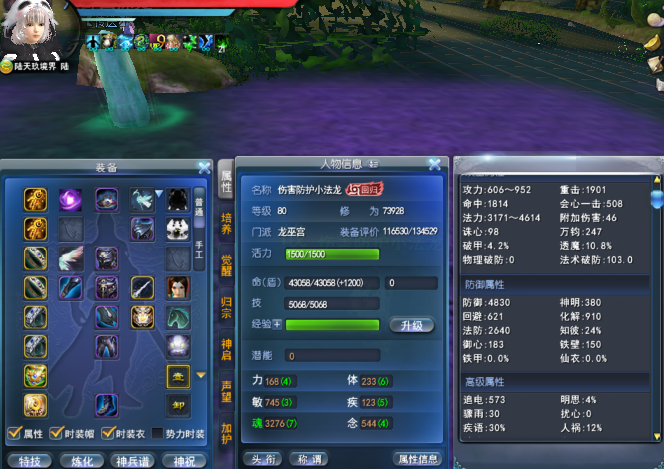The height and width of the screenshot is (469, 664).
Task: Close the 装备 equipment panel
Action: tap(204, 168)
